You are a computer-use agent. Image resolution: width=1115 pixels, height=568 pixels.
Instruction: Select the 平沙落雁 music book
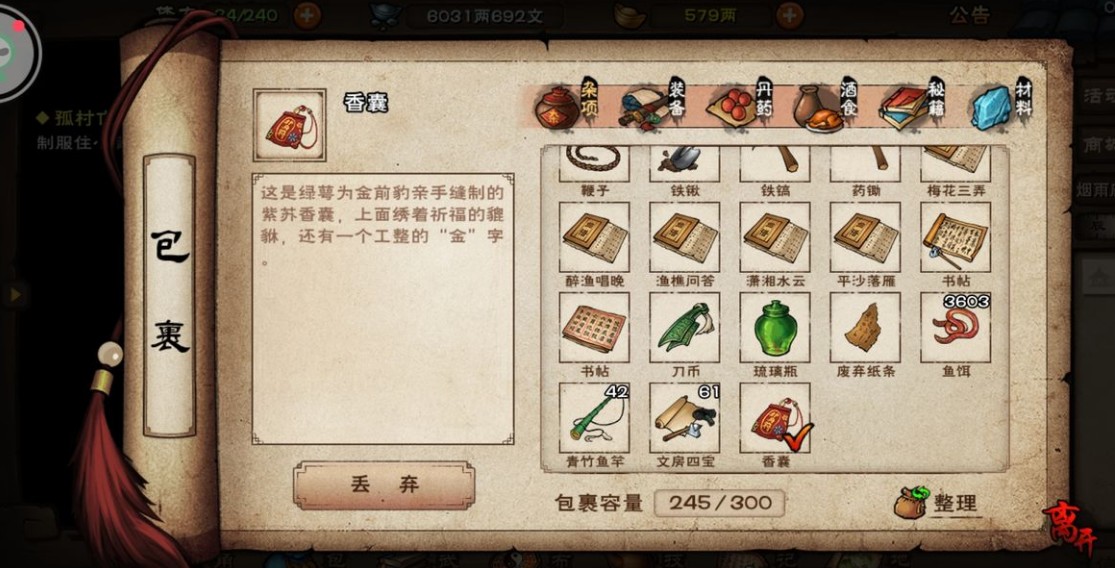coord(865,238)
